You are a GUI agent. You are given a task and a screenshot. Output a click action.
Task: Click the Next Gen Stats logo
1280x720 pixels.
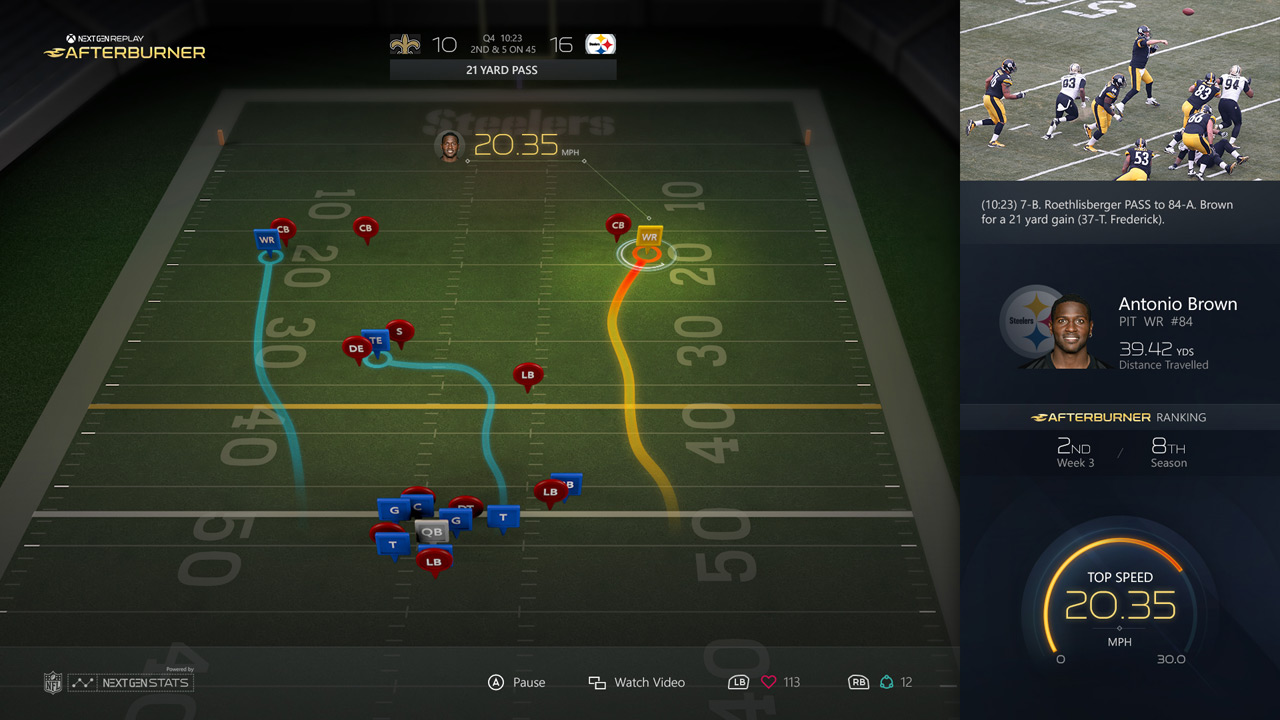[x=130, y=682]
